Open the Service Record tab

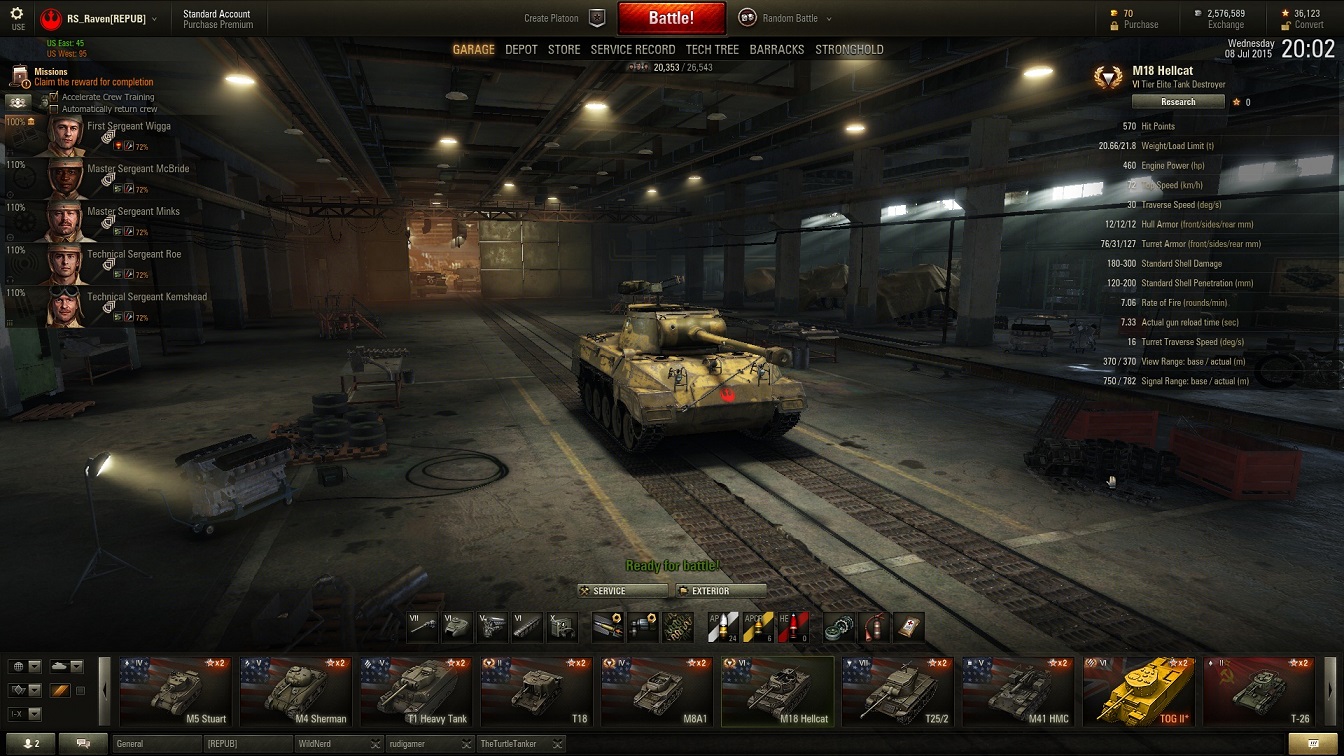coord(633,49)
